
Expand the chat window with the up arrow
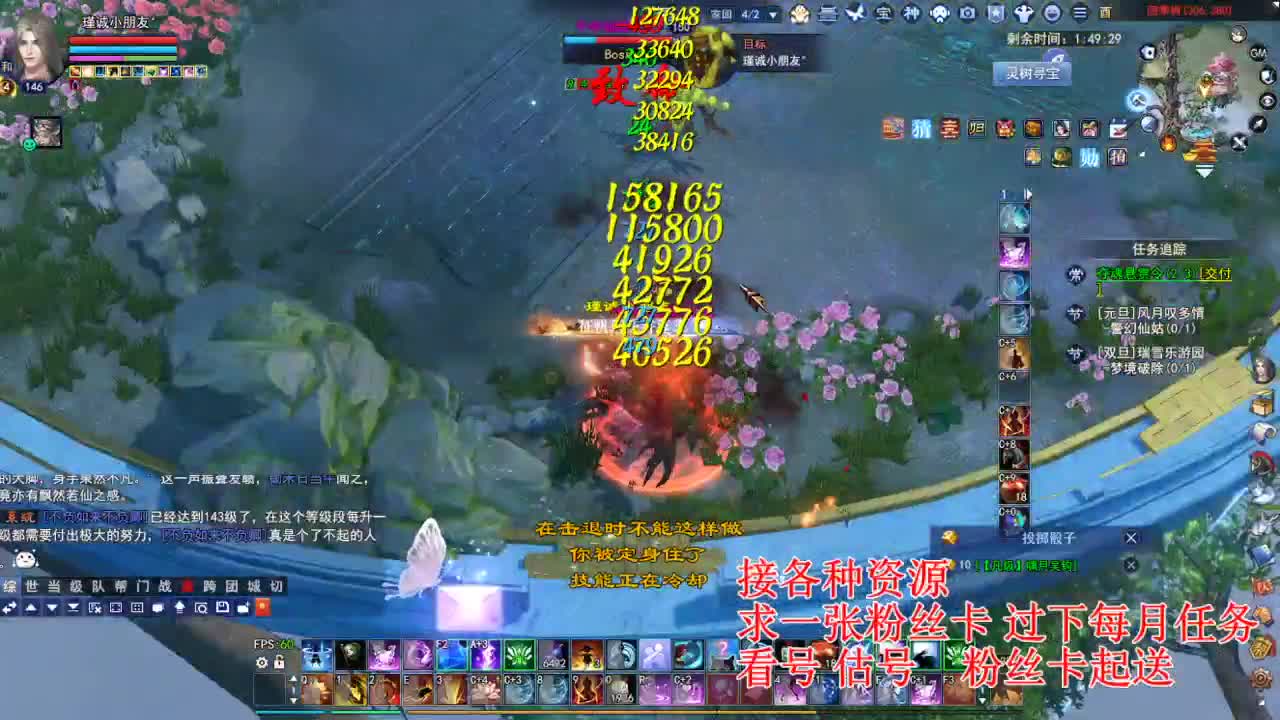pyautogui.click(x=180, y=607)
